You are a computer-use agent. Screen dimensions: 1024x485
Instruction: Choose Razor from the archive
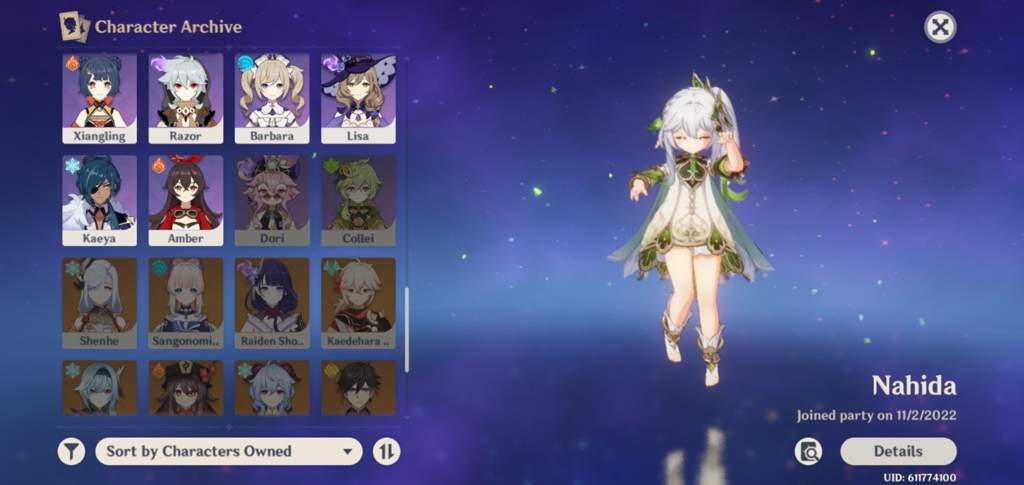[186, 97]
